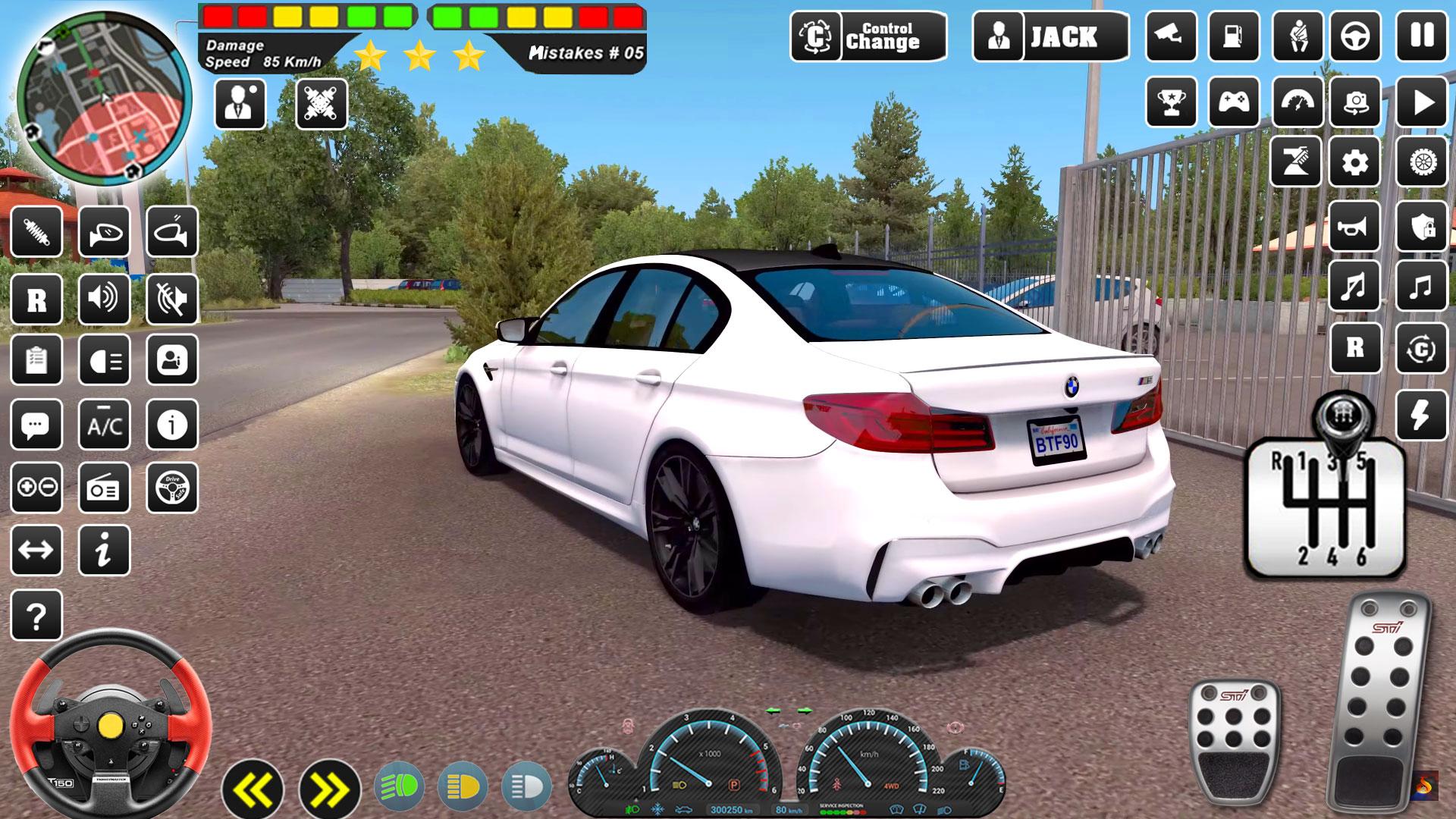Open the JACK driver profile

coord(1050,36)
